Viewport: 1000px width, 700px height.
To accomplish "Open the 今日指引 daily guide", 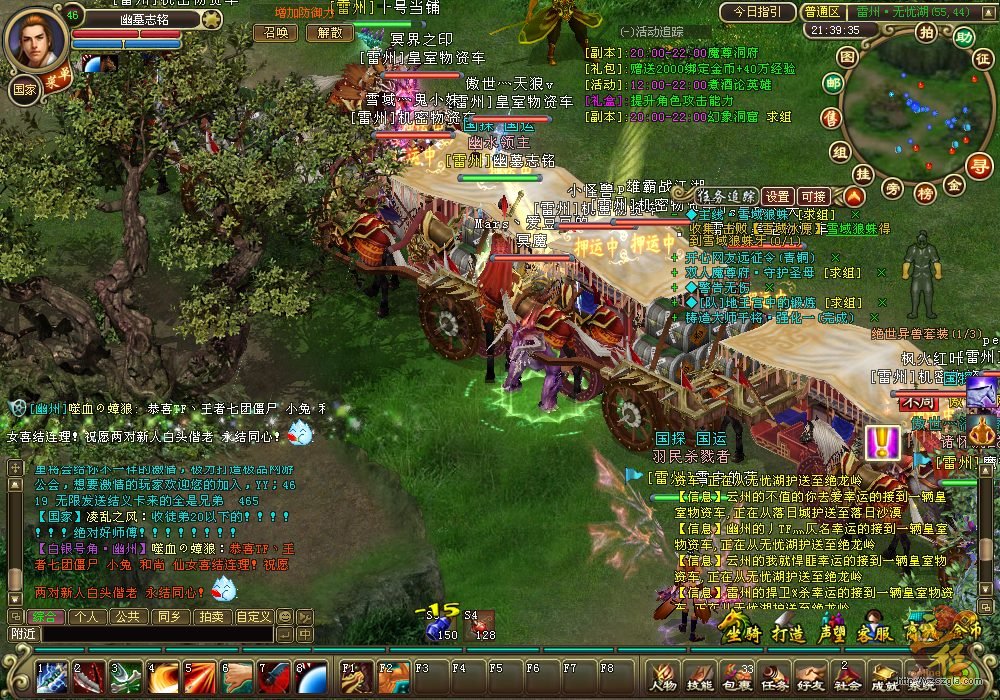I will tap(757, 12).
